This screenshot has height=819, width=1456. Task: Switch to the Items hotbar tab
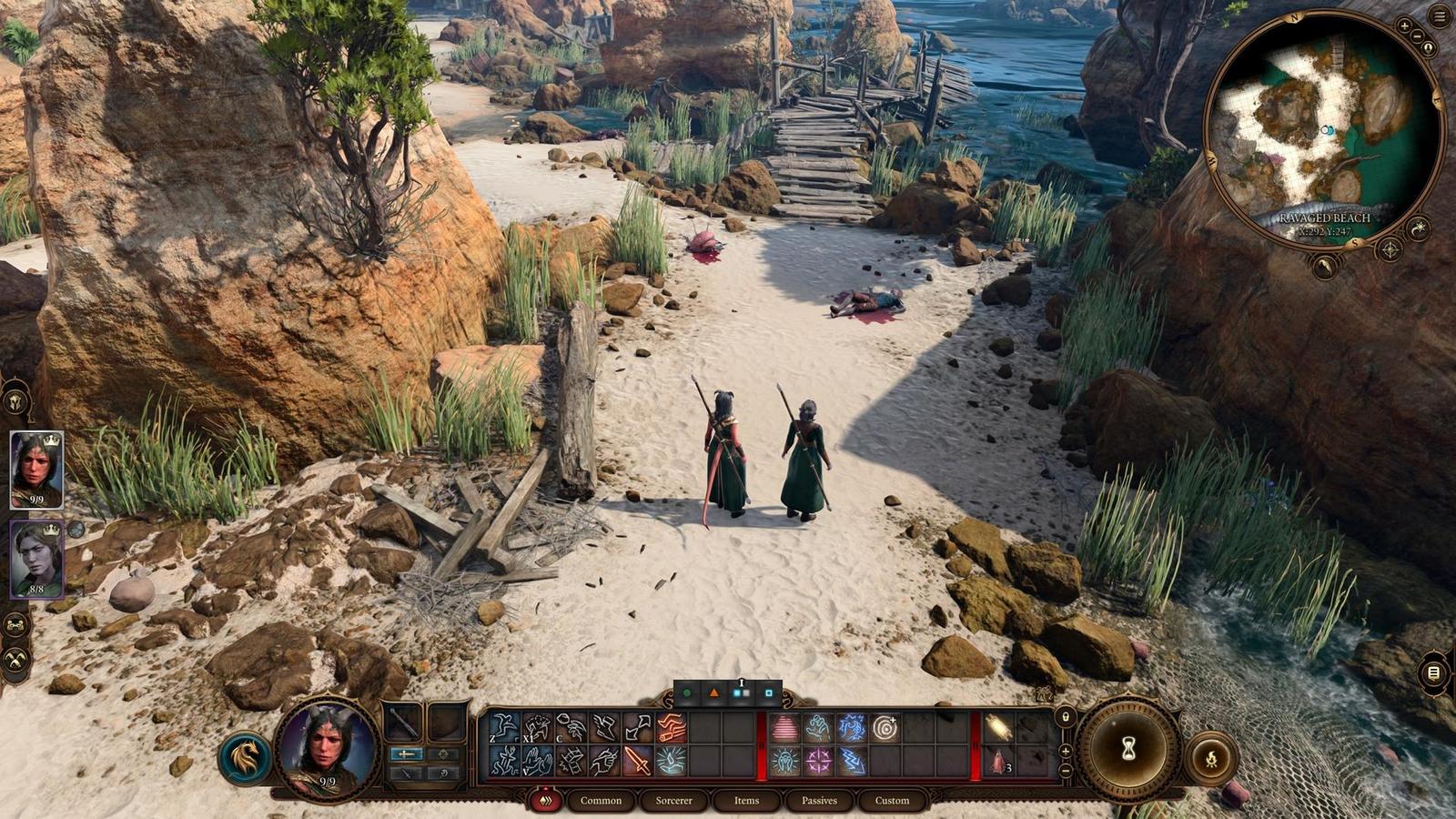(745, 801)
